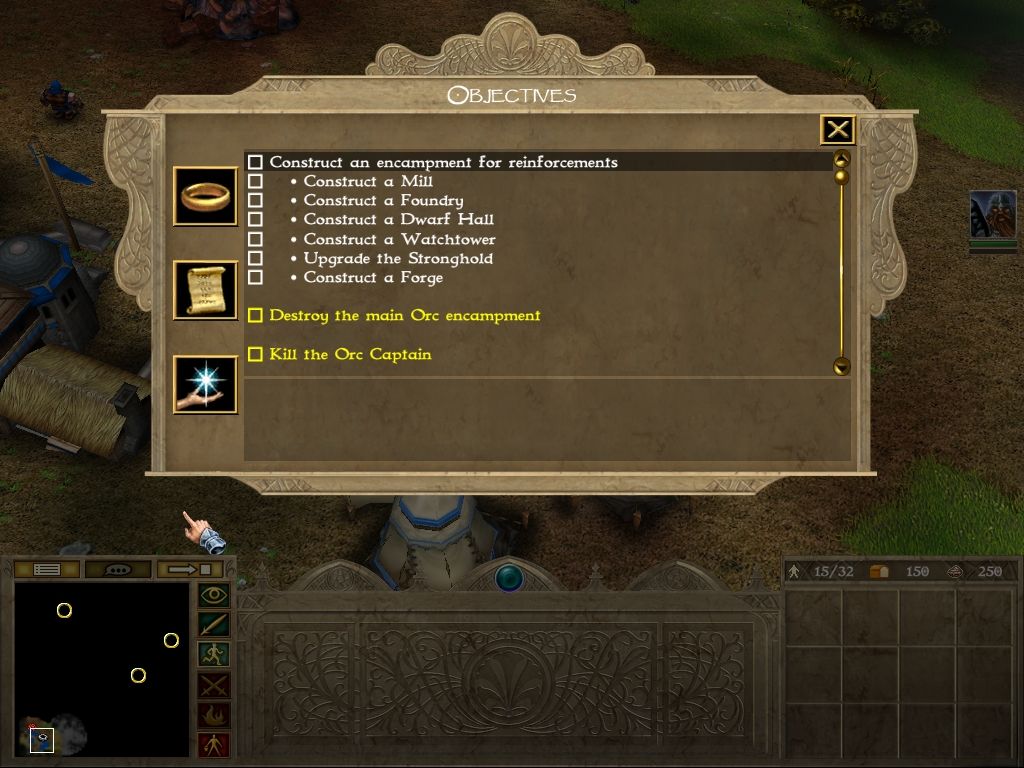Toggle the eye icon beside the minimap

[x=214, y=596]
